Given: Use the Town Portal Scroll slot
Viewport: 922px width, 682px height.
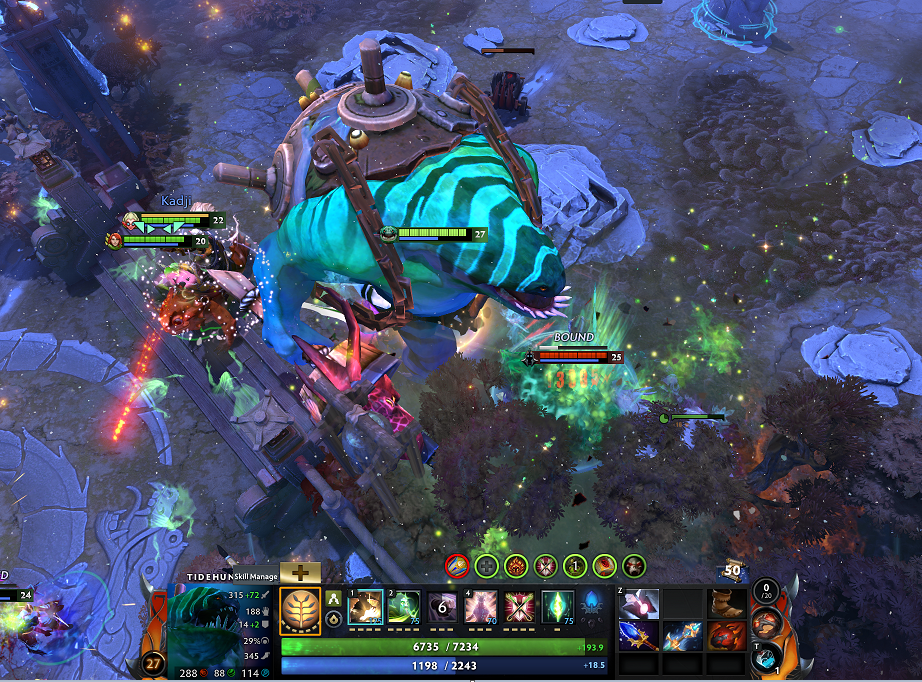Looking at the screenshot, I should pos(765,655).
